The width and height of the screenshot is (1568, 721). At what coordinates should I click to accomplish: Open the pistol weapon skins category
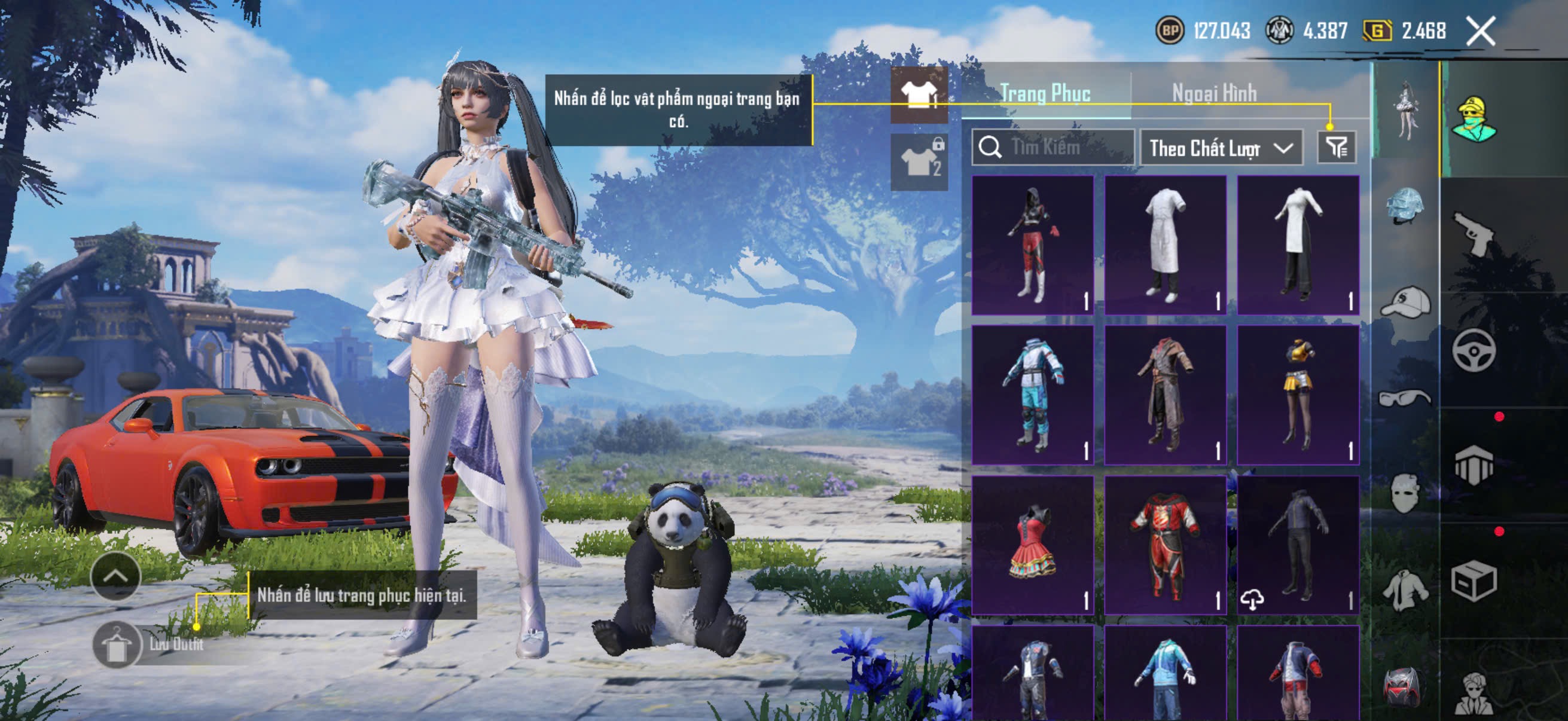[x=1474, y=234]
